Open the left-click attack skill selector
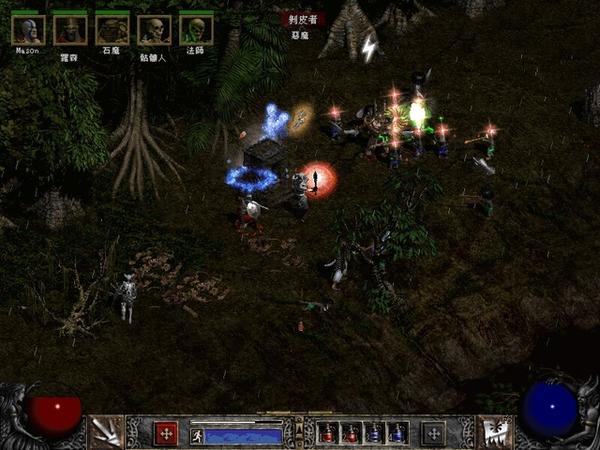This screenshot has height=450, width=600. [x=105, y=432]
